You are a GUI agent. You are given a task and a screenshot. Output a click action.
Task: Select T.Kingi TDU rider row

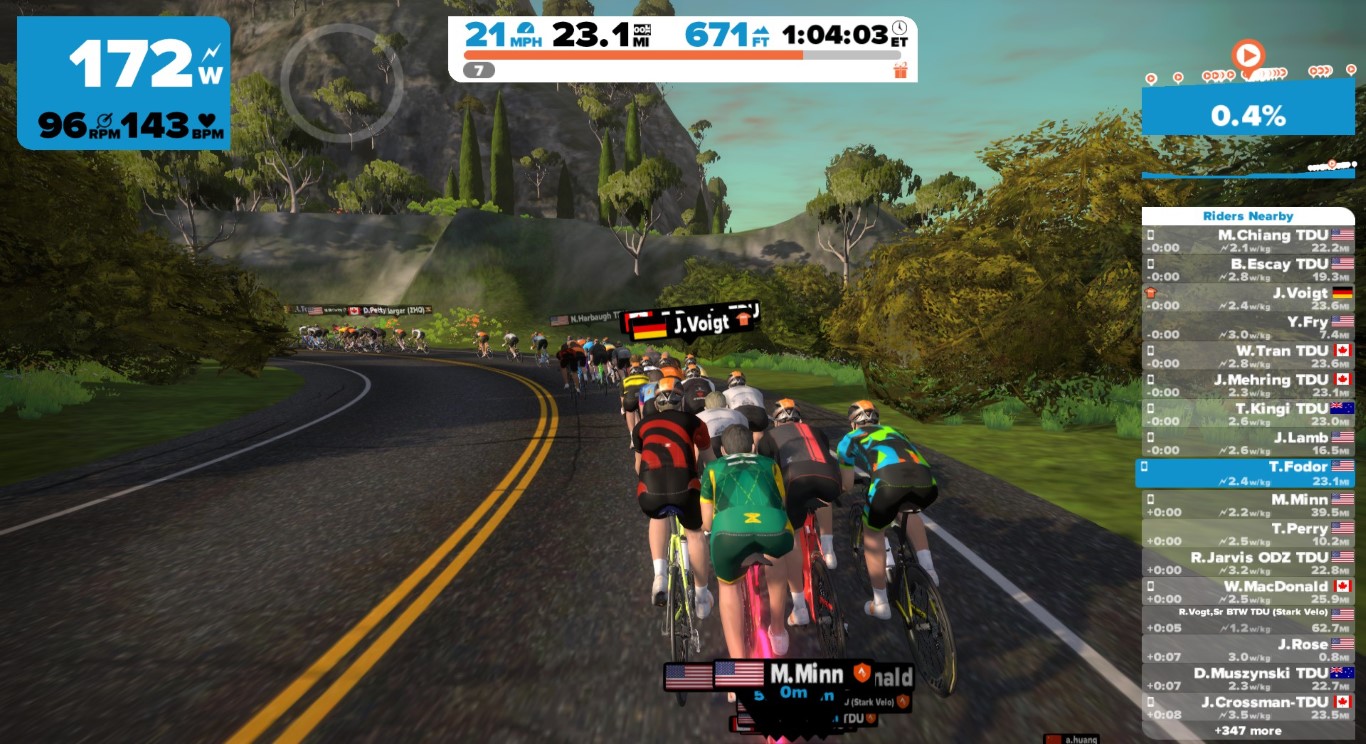pos(1248,415)
